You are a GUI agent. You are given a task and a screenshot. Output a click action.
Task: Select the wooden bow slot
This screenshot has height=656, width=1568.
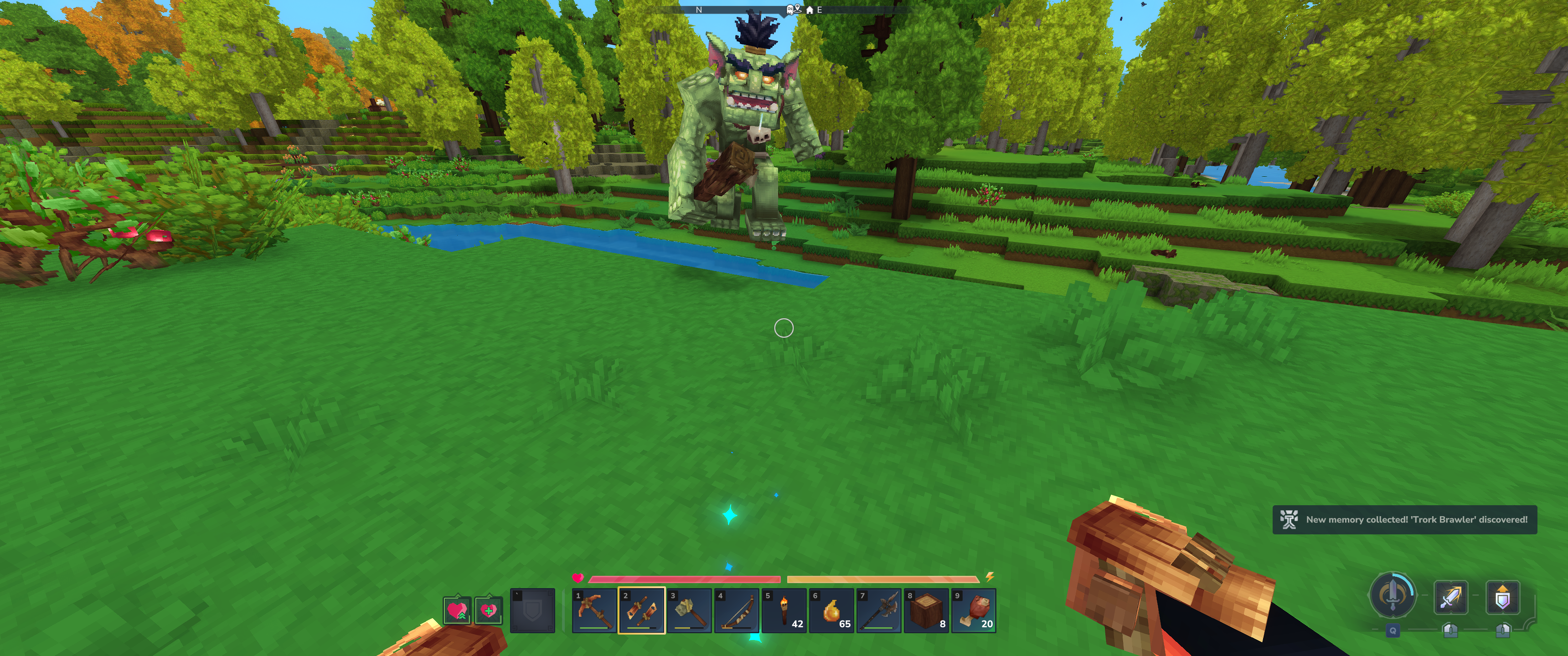point(737,610)
